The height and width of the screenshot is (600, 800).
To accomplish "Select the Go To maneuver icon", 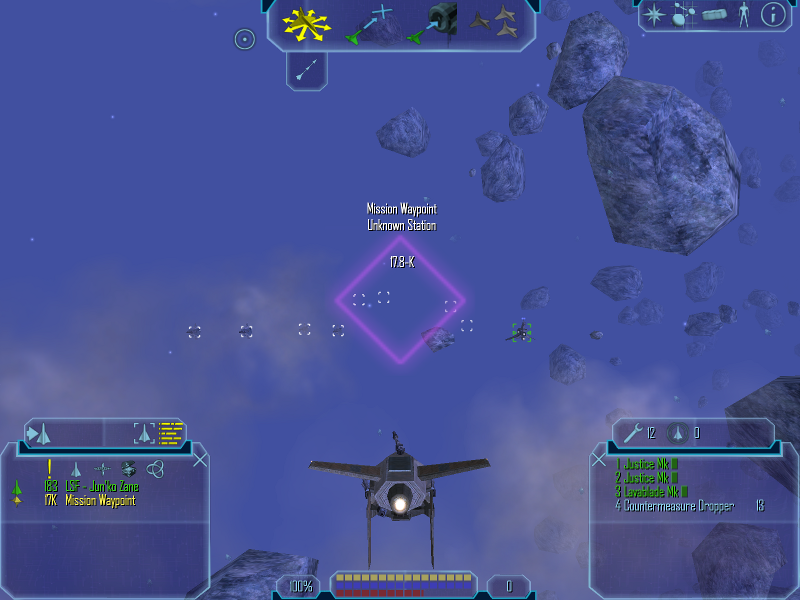I will (x=368, y=24).
